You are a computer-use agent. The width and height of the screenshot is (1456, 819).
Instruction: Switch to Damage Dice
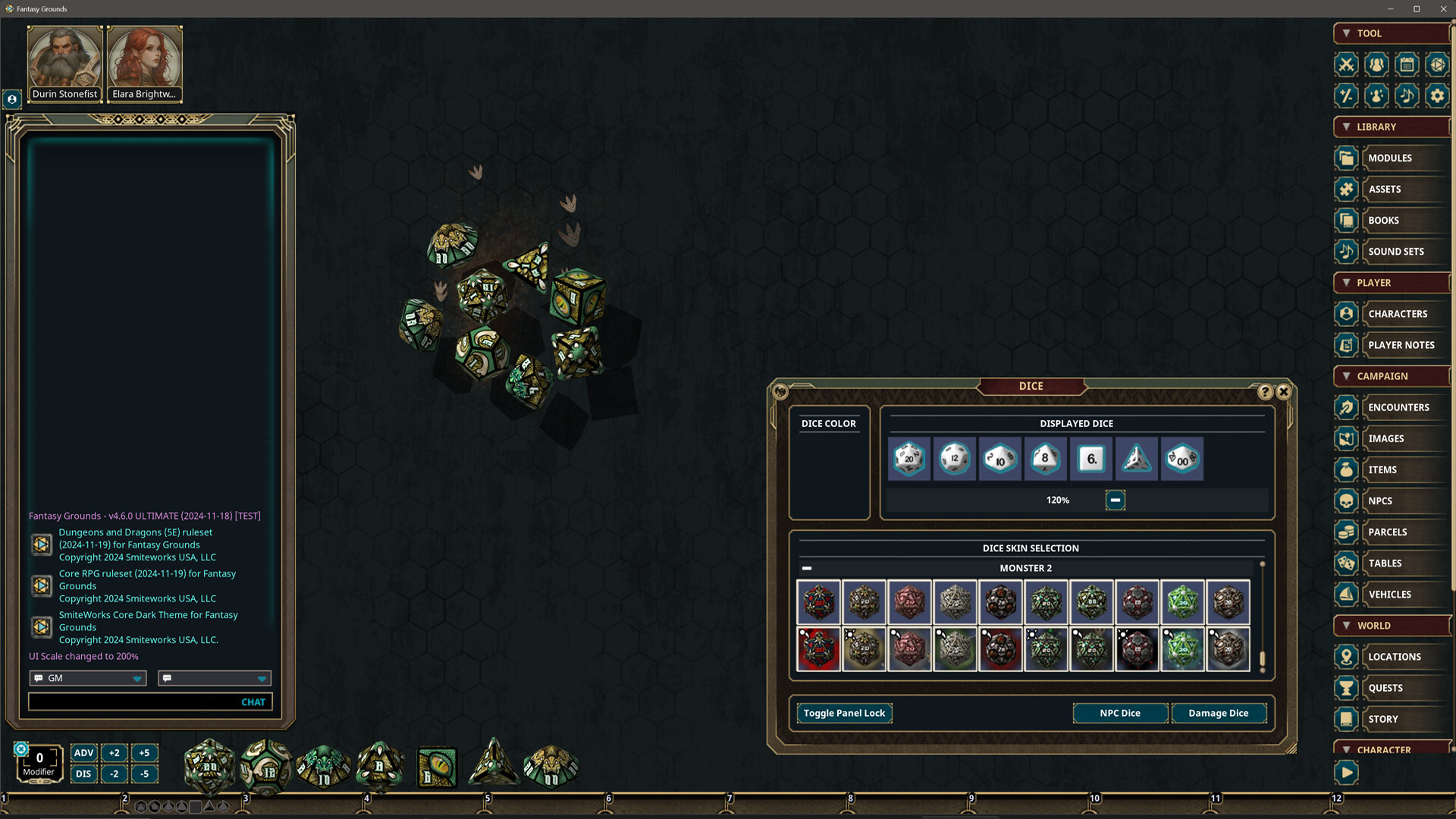(x=1218, y=713)
